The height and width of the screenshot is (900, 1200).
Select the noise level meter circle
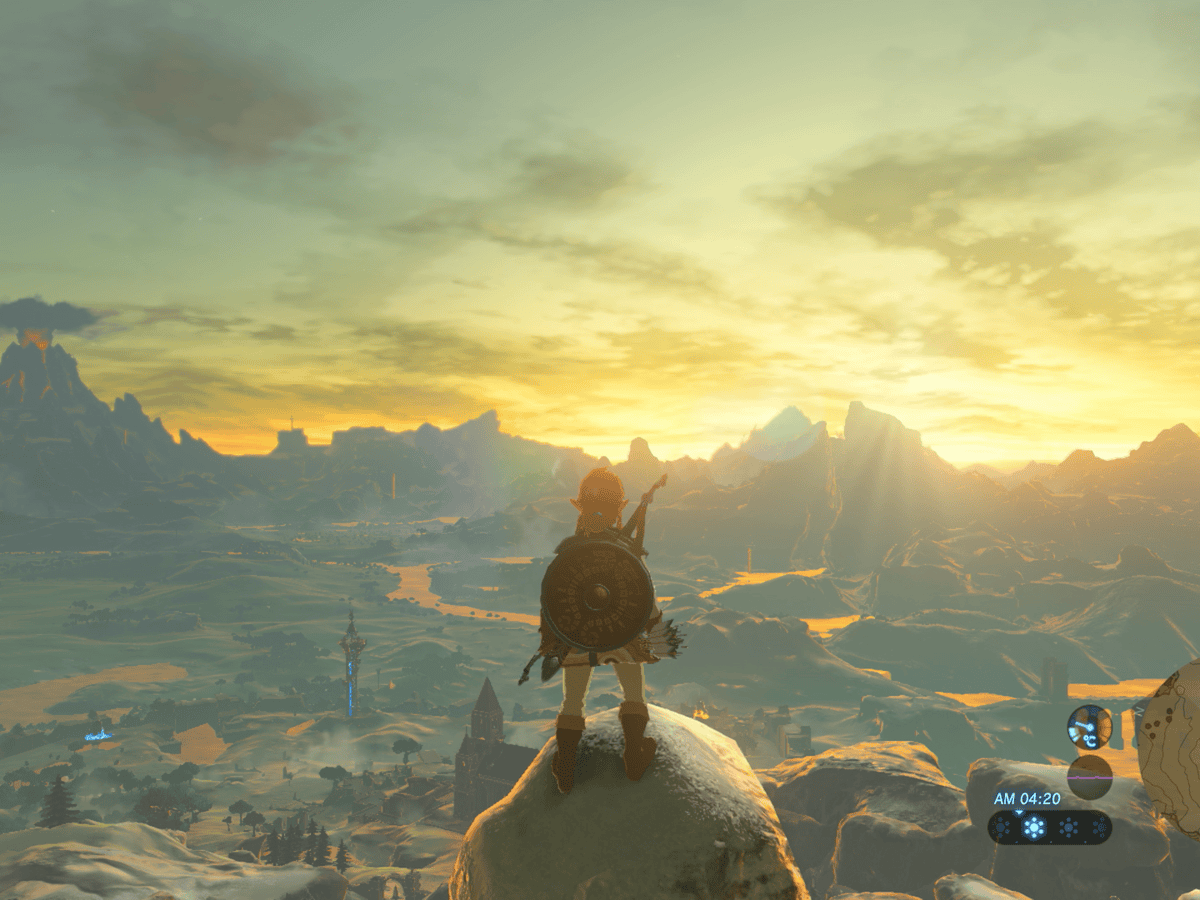1089,776
